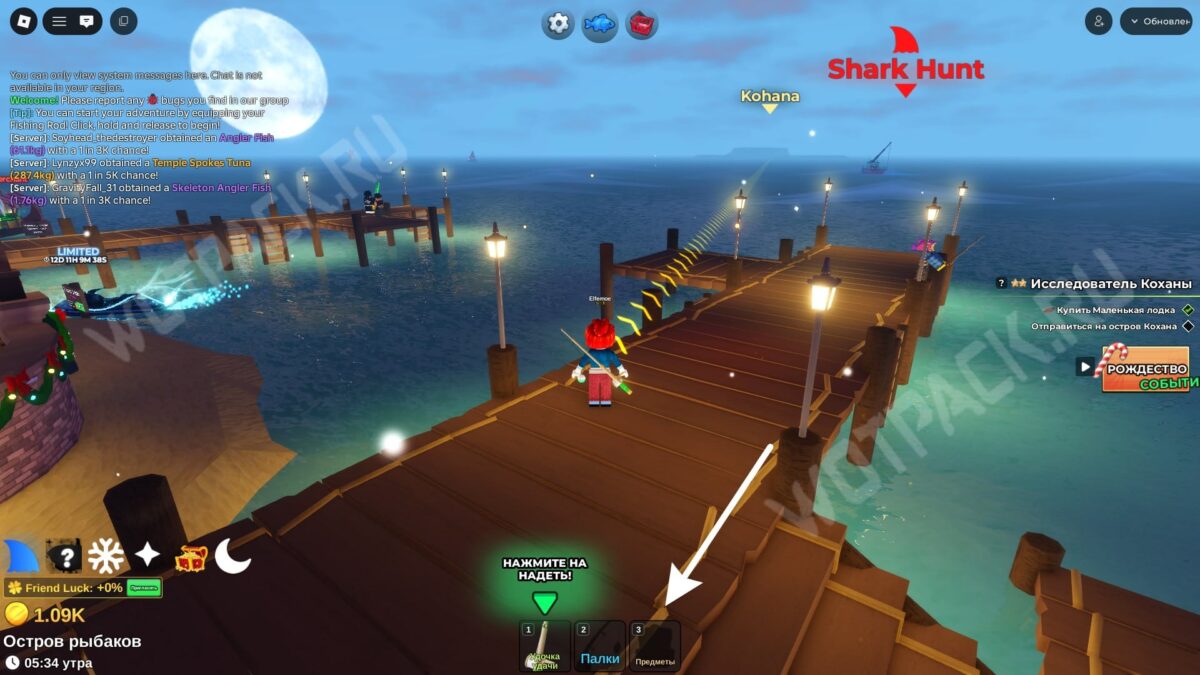Viewport: 1200px width, 675px height.
Task: Click the invite friends profile icon
Action: pos(1098,21)
